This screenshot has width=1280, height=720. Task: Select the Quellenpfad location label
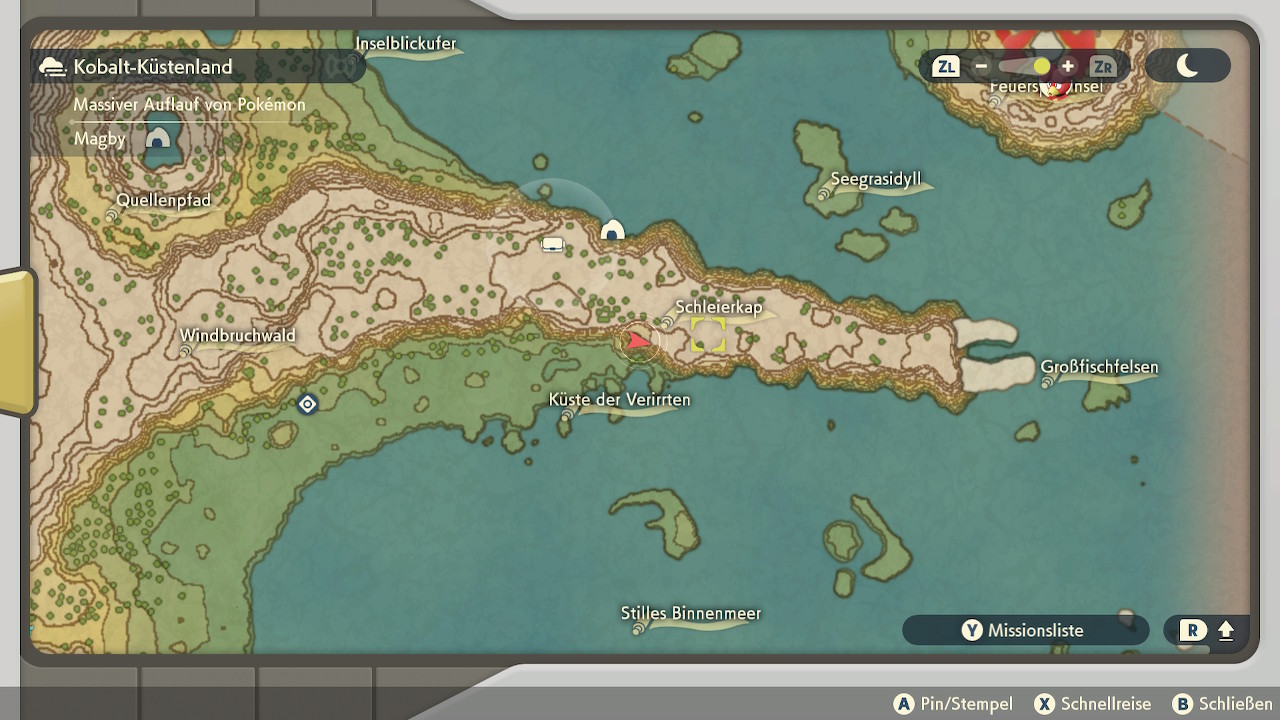[x=163, y=201]
